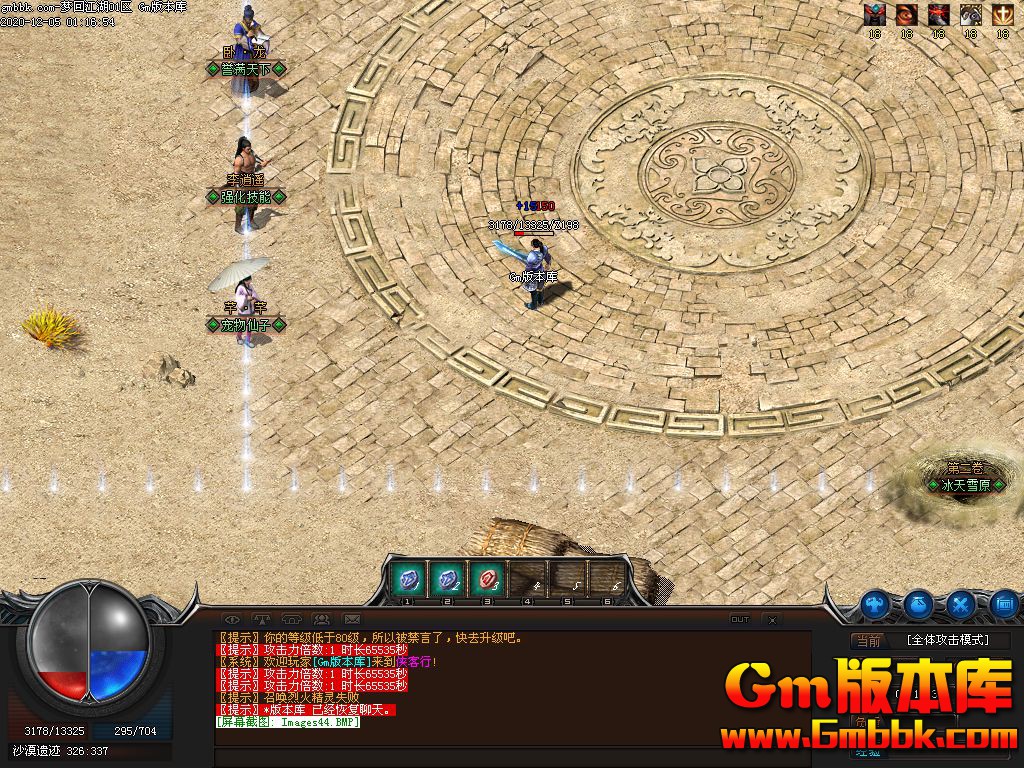Inspect the holy cross buff icon

click(1002, 14)
